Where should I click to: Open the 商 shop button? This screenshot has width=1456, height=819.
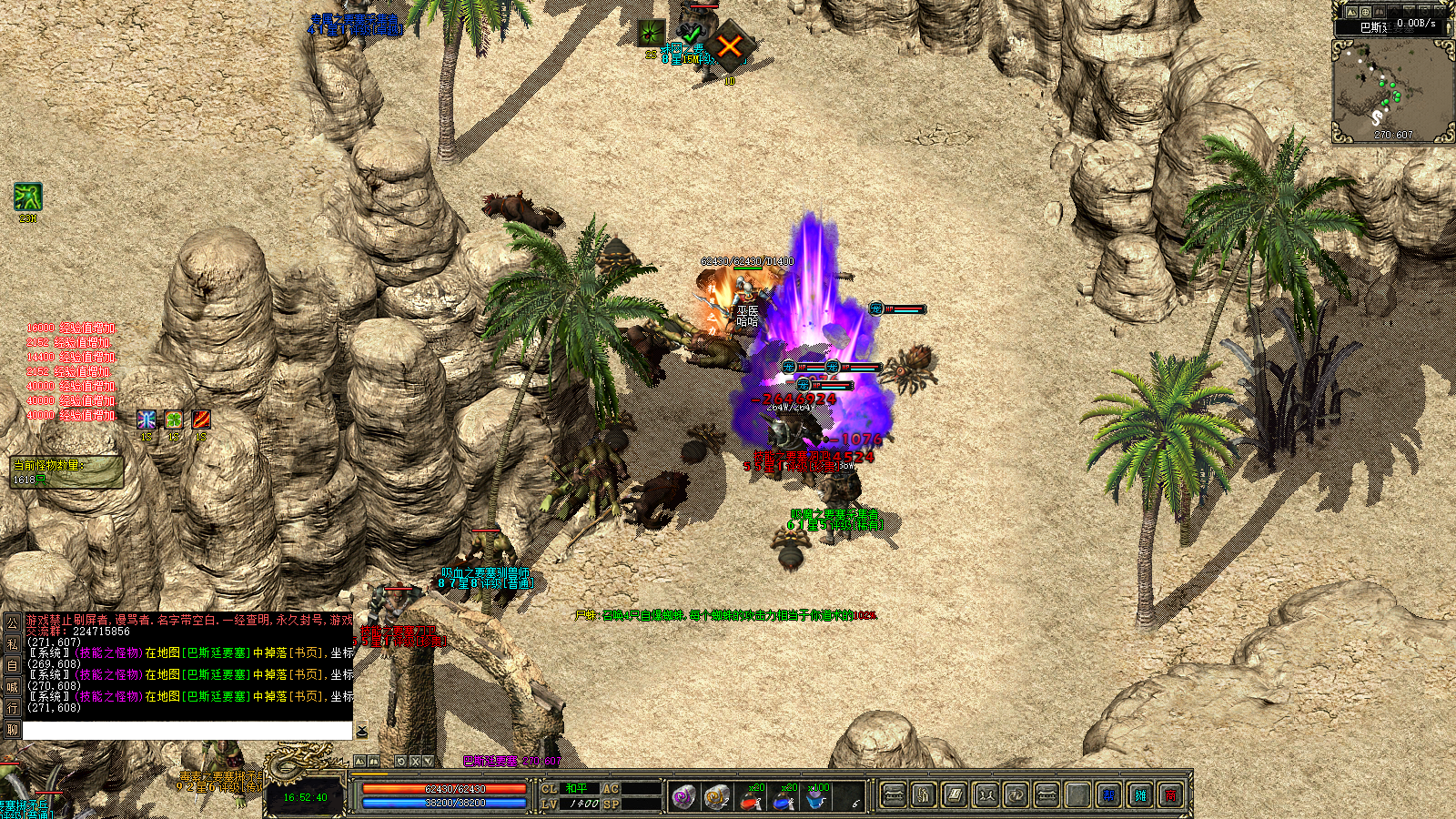pos(1171,796)
